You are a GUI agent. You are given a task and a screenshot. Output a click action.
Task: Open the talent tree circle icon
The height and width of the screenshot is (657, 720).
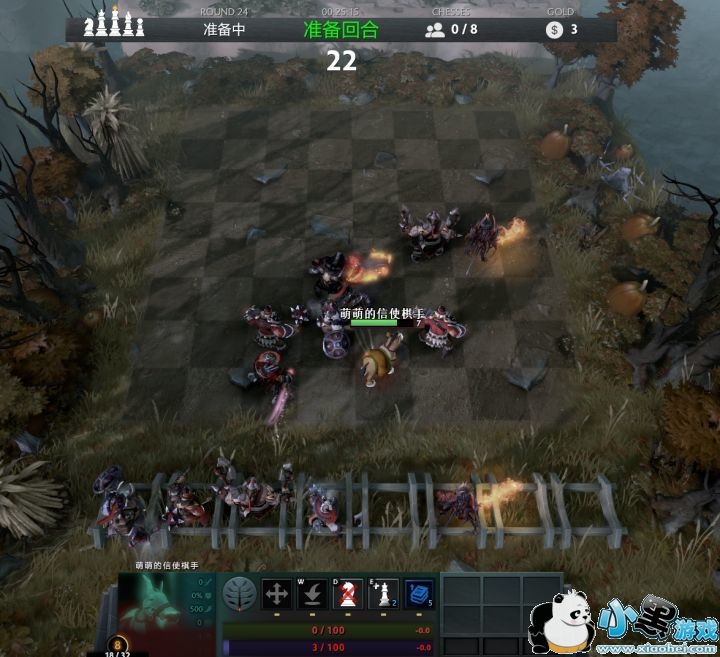coord(238,593)
